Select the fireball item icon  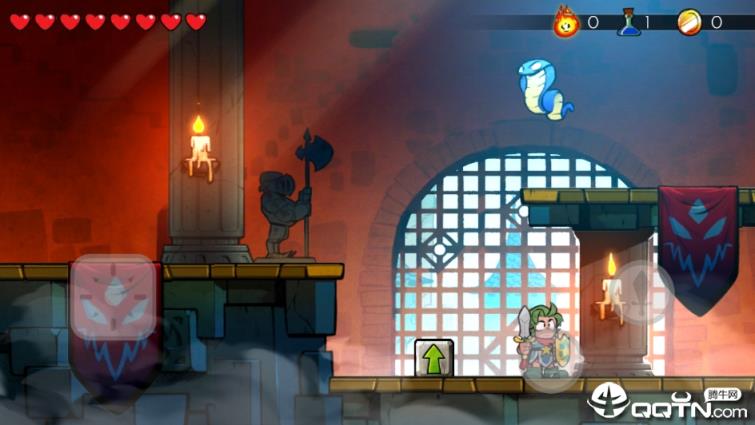coord(566,21)
